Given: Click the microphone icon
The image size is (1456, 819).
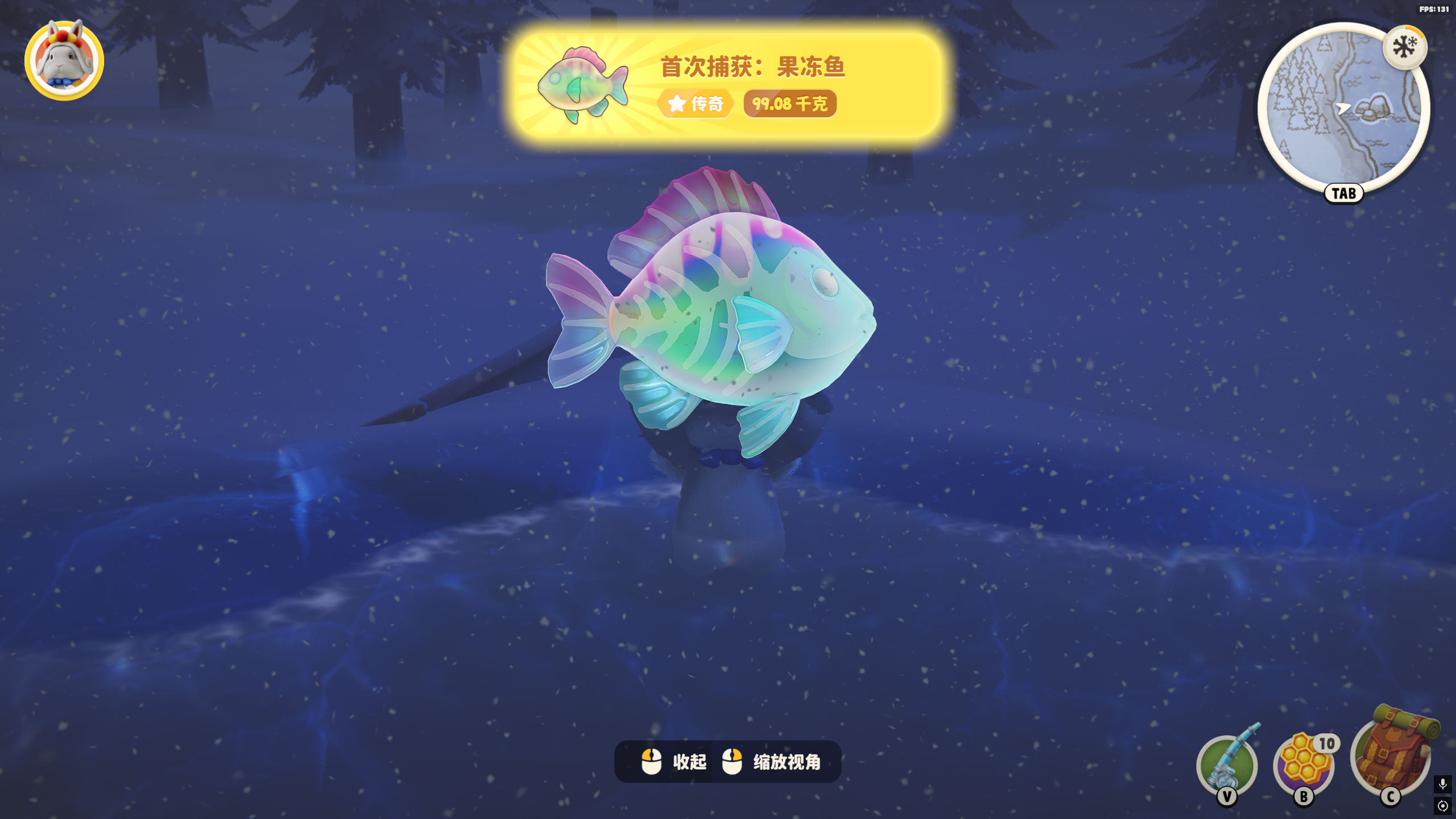Looking at the screenshot, I should (1442, 784).
